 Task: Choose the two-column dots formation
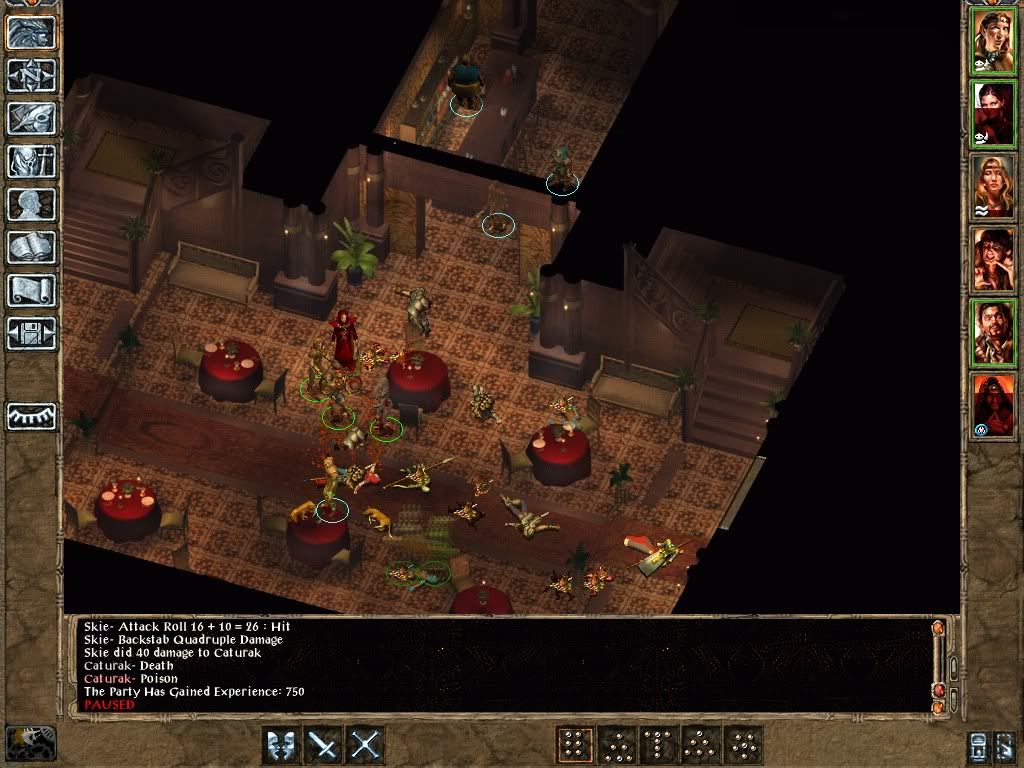(574, 745)
